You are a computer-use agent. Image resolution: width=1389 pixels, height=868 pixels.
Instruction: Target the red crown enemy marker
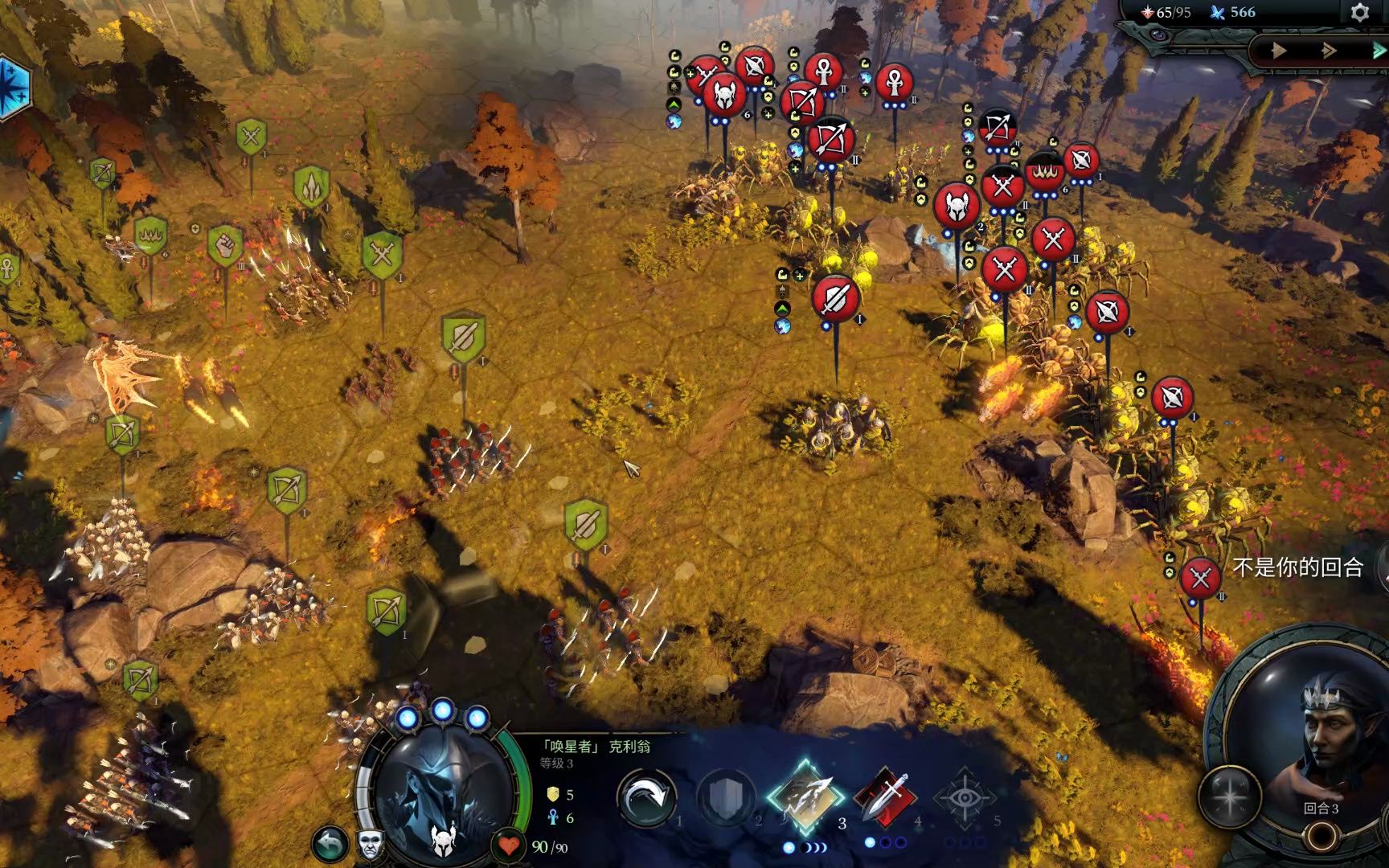[1044, 172]
